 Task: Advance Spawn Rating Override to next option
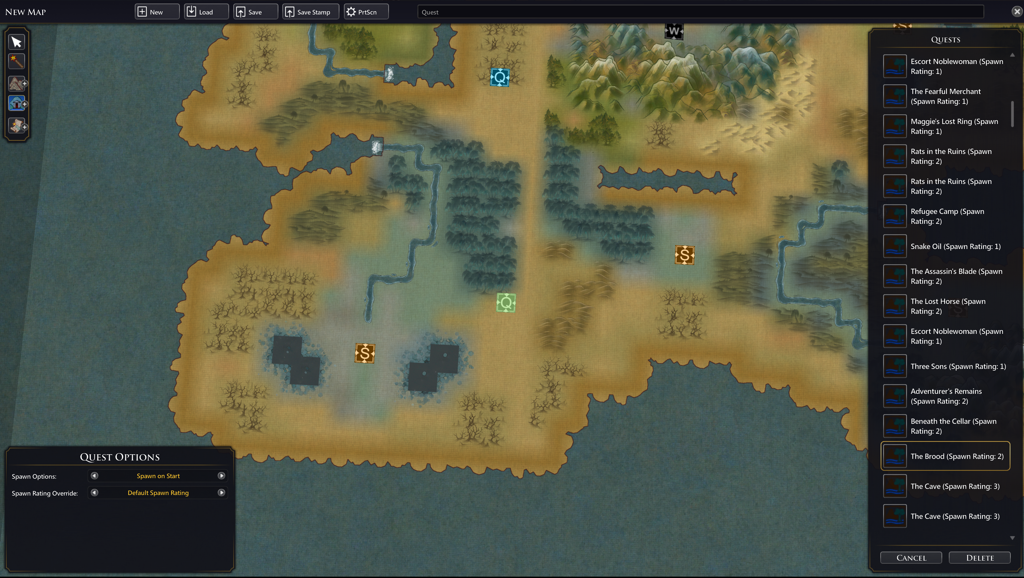[x=221, y=493]
